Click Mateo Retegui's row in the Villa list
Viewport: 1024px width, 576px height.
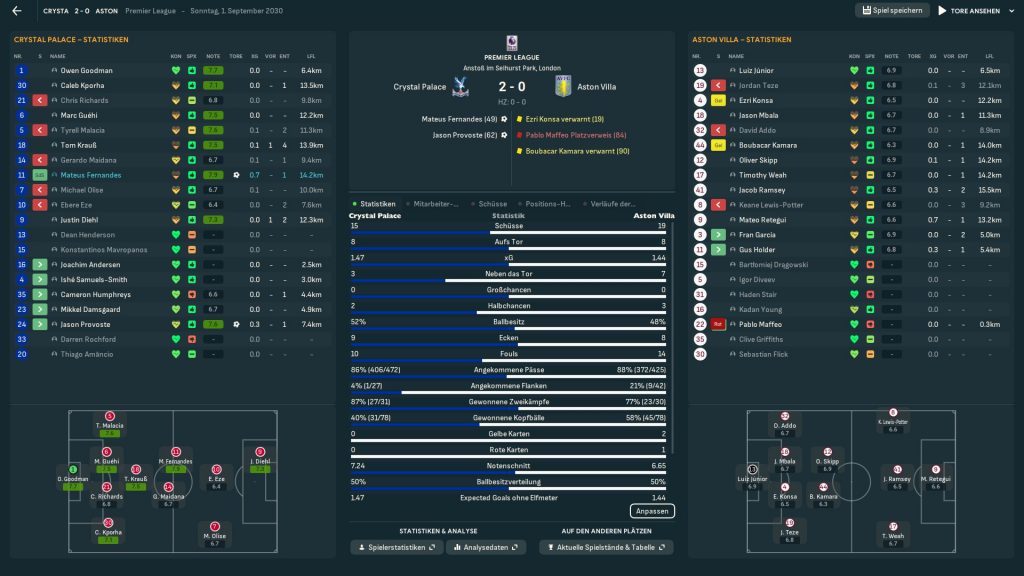pos(761,220)
